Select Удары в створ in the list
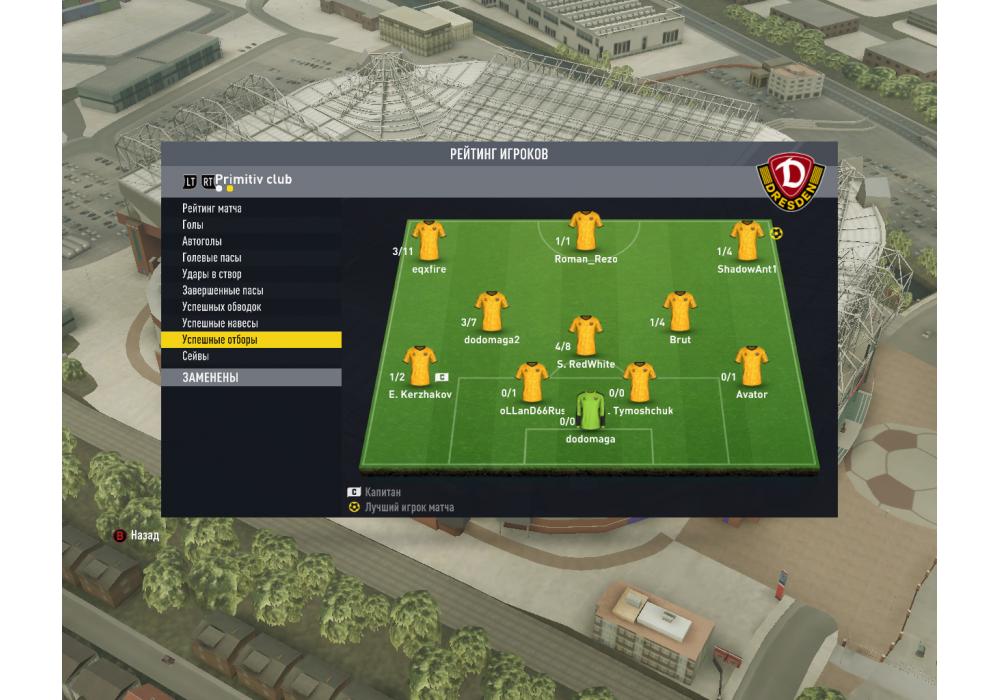Screen dimensions: 1000x700 pyautogui.click(x=212, y=274)
